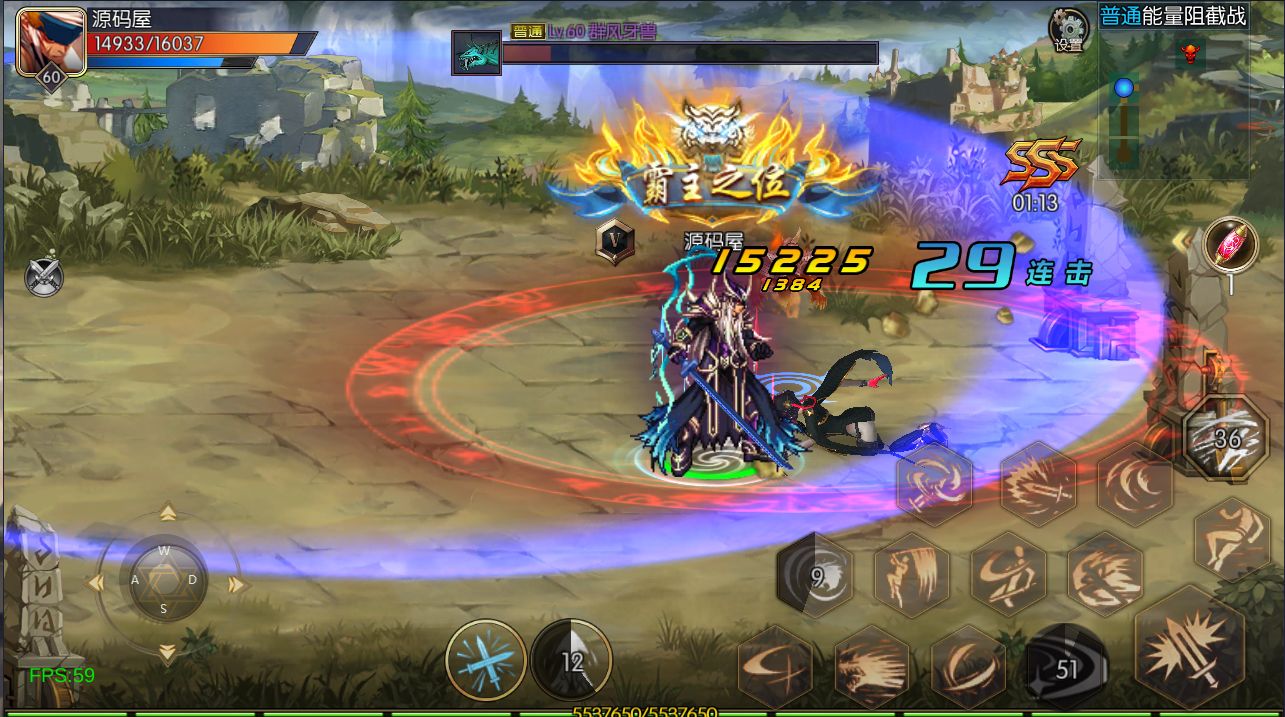1285x717 pixels.
Task: Click the hexagonal V badge
Action: tap(615, 241)
